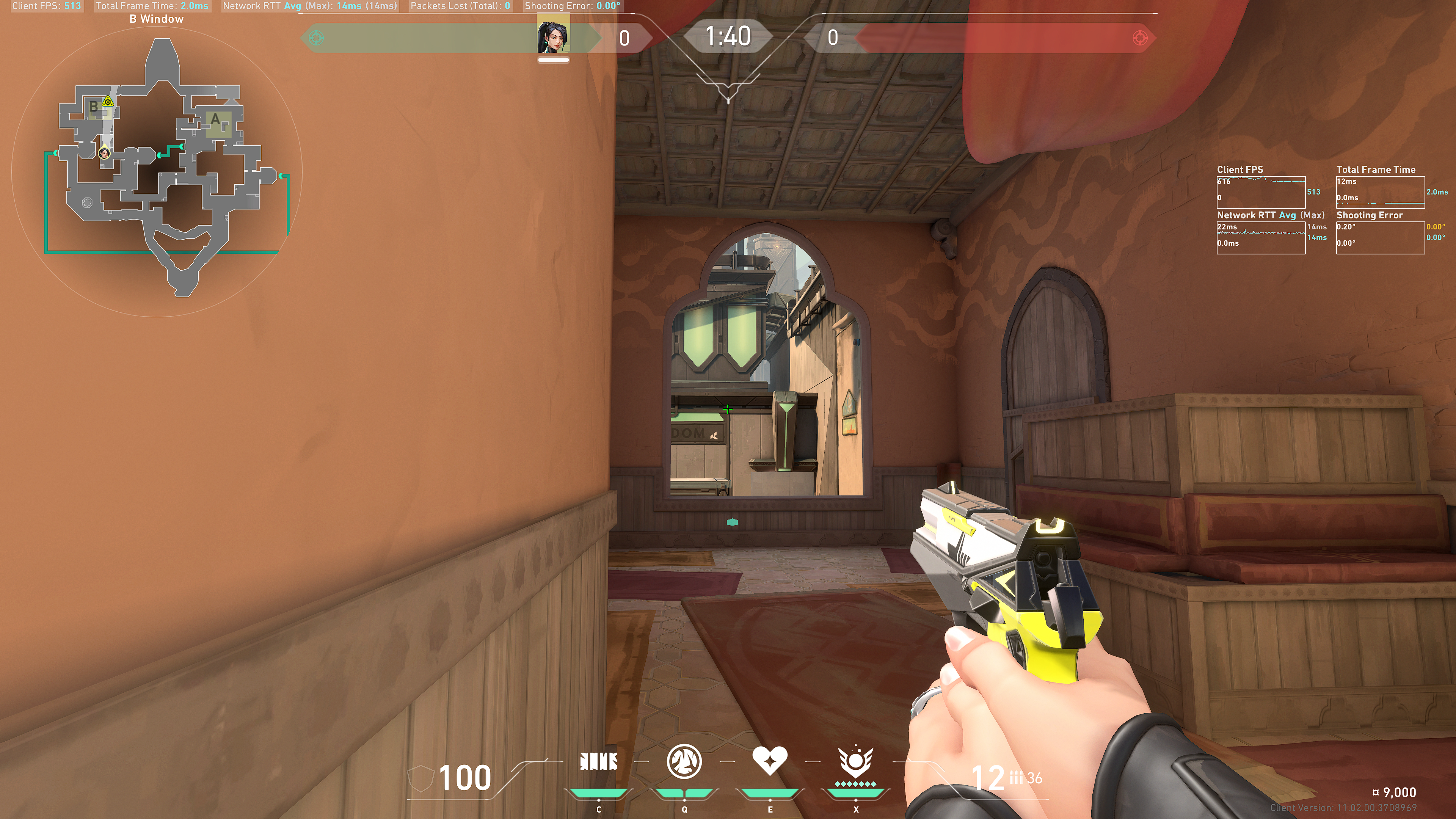The height and width of the screenshot is (819, 1456).
Task: Activate the Barrier Orb wall ability
Action: click(x=599, y=762)
